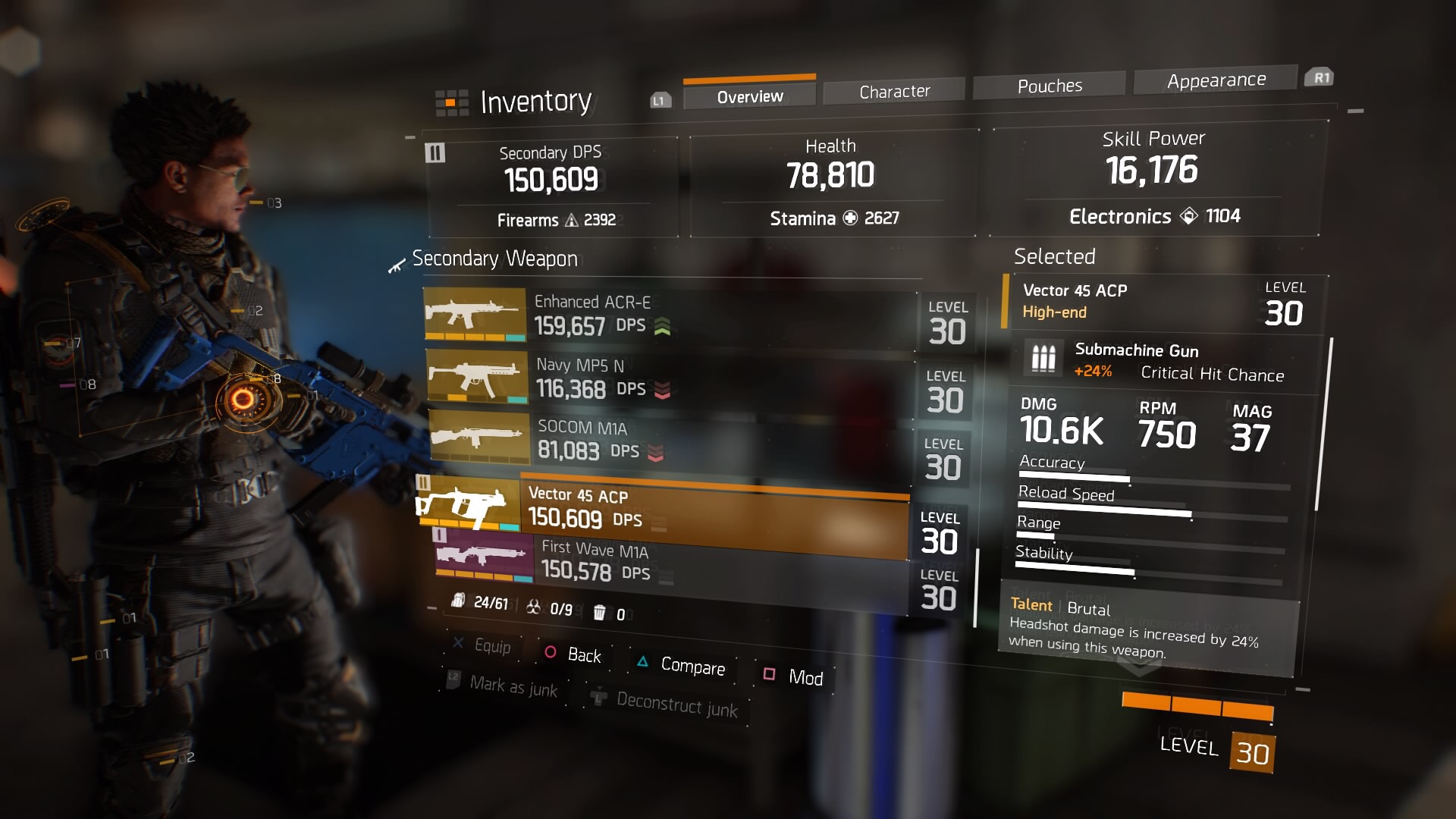
Task: Choose the Navy MP5 N row
Action: [x=667, y=379]
